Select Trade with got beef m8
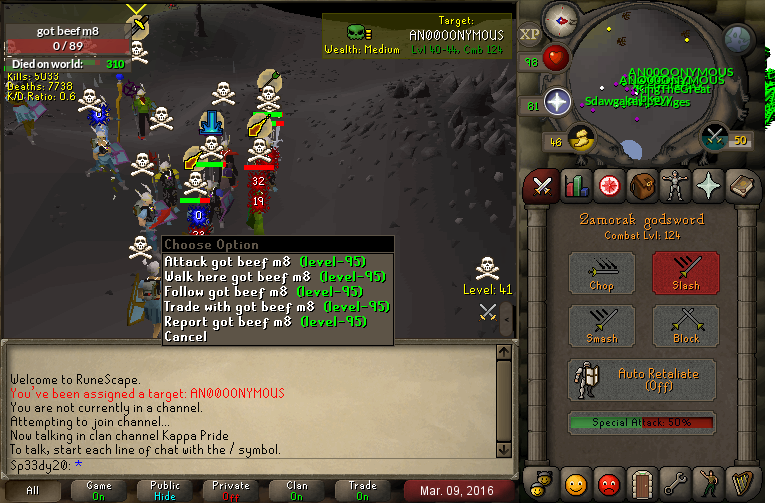Viewport: 775px width, 504px height. (276, 307)
